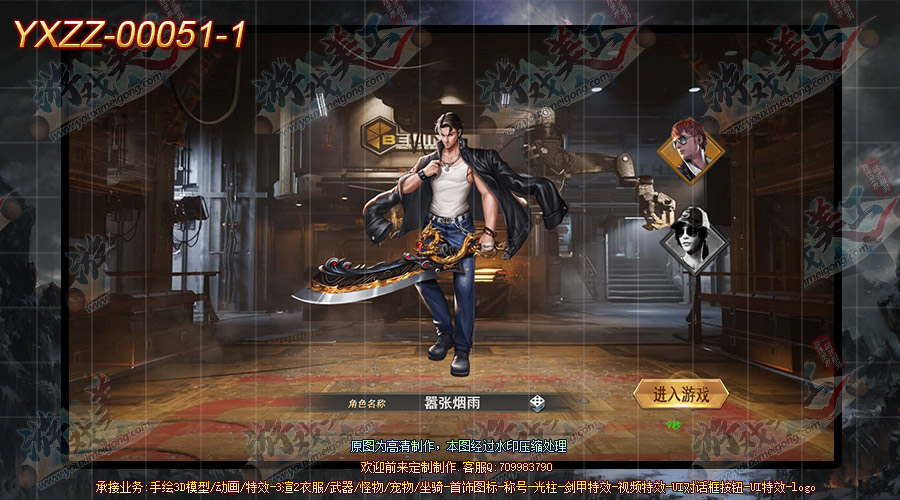Viewport: 900px width, 500px height.
Task: Select the character name input field
Action: coord(455,403)
